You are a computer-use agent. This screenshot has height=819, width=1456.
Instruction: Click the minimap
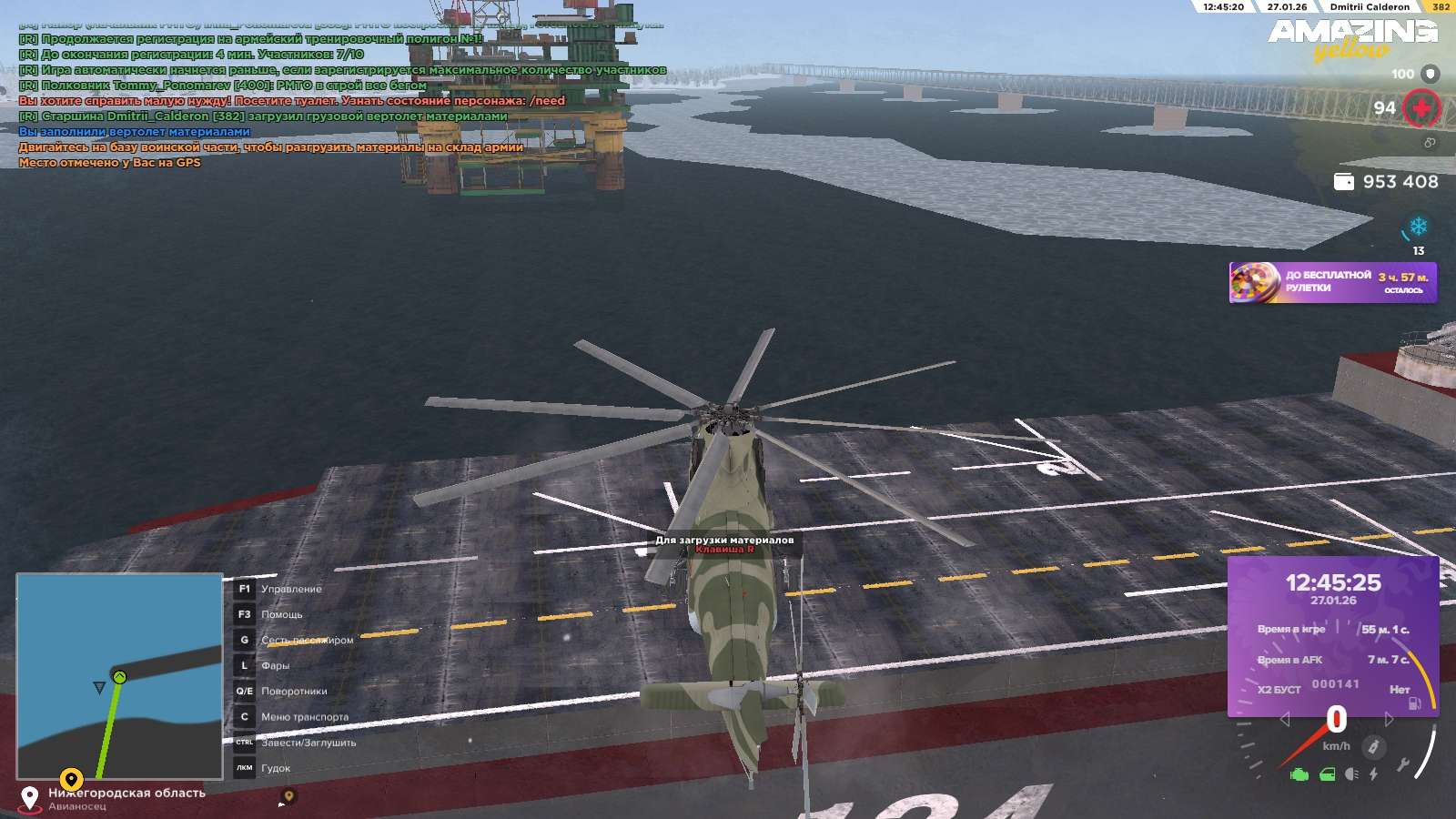click(x=119, y=675)
